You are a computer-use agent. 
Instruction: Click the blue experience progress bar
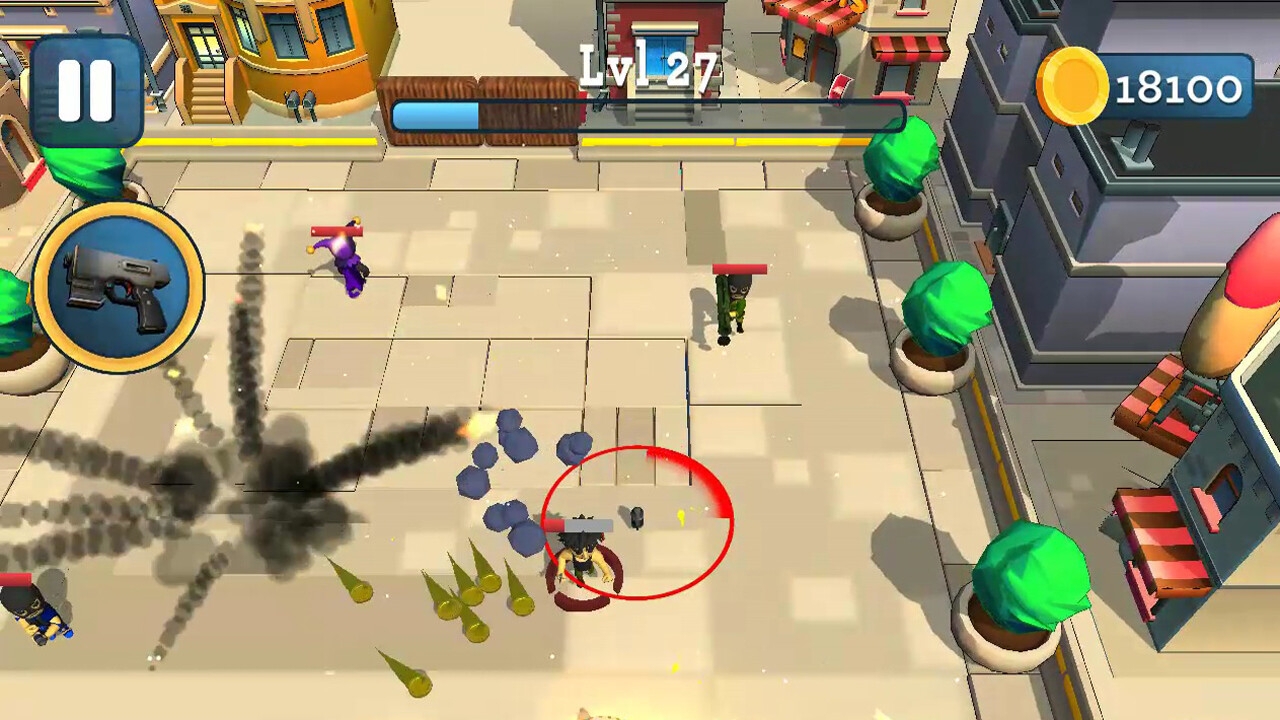click(x=435, y=113)
